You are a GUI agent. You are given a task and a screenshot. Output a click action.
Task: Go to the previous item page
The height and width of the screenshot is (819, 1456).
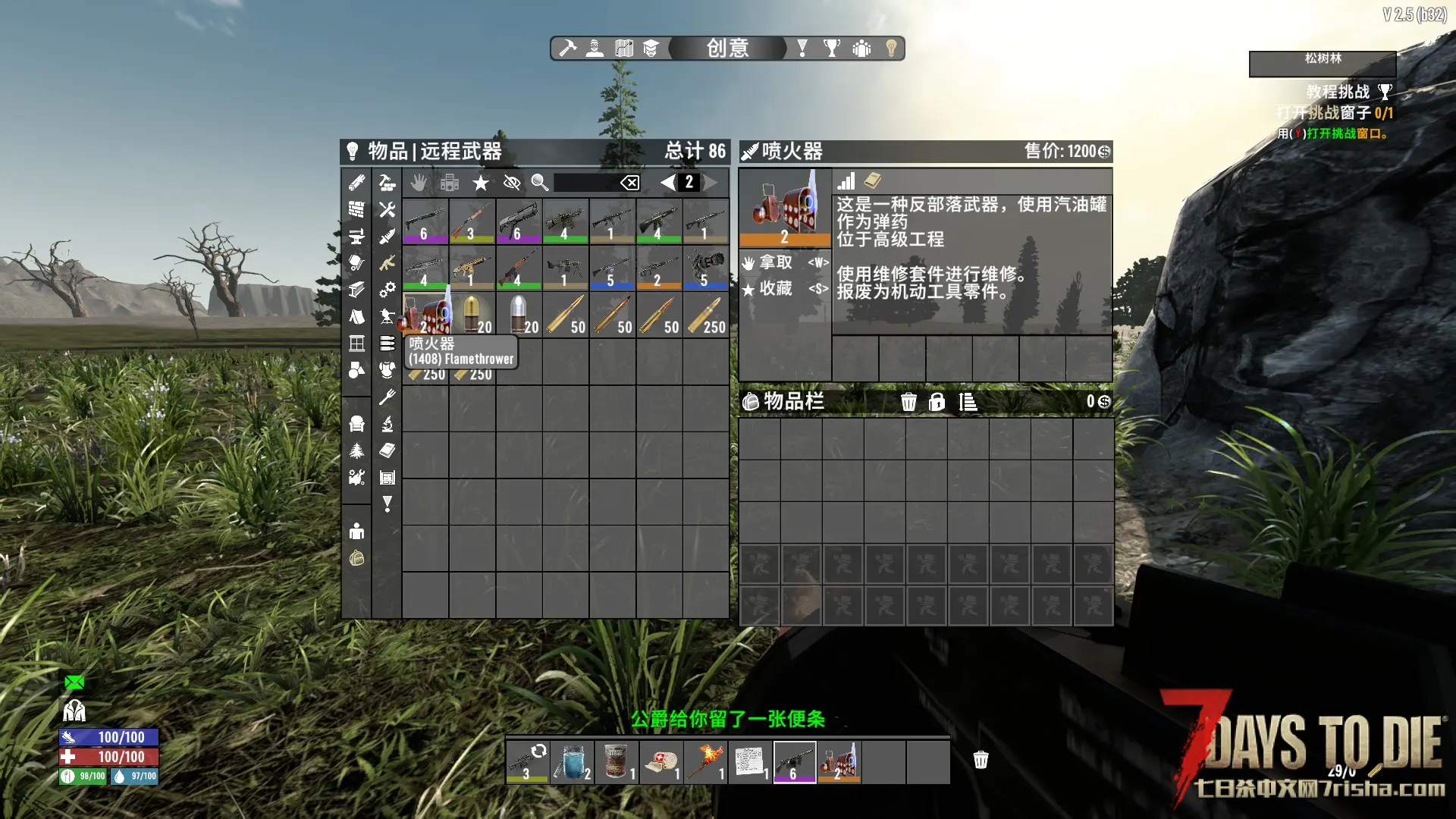click(x=667, y=183)
